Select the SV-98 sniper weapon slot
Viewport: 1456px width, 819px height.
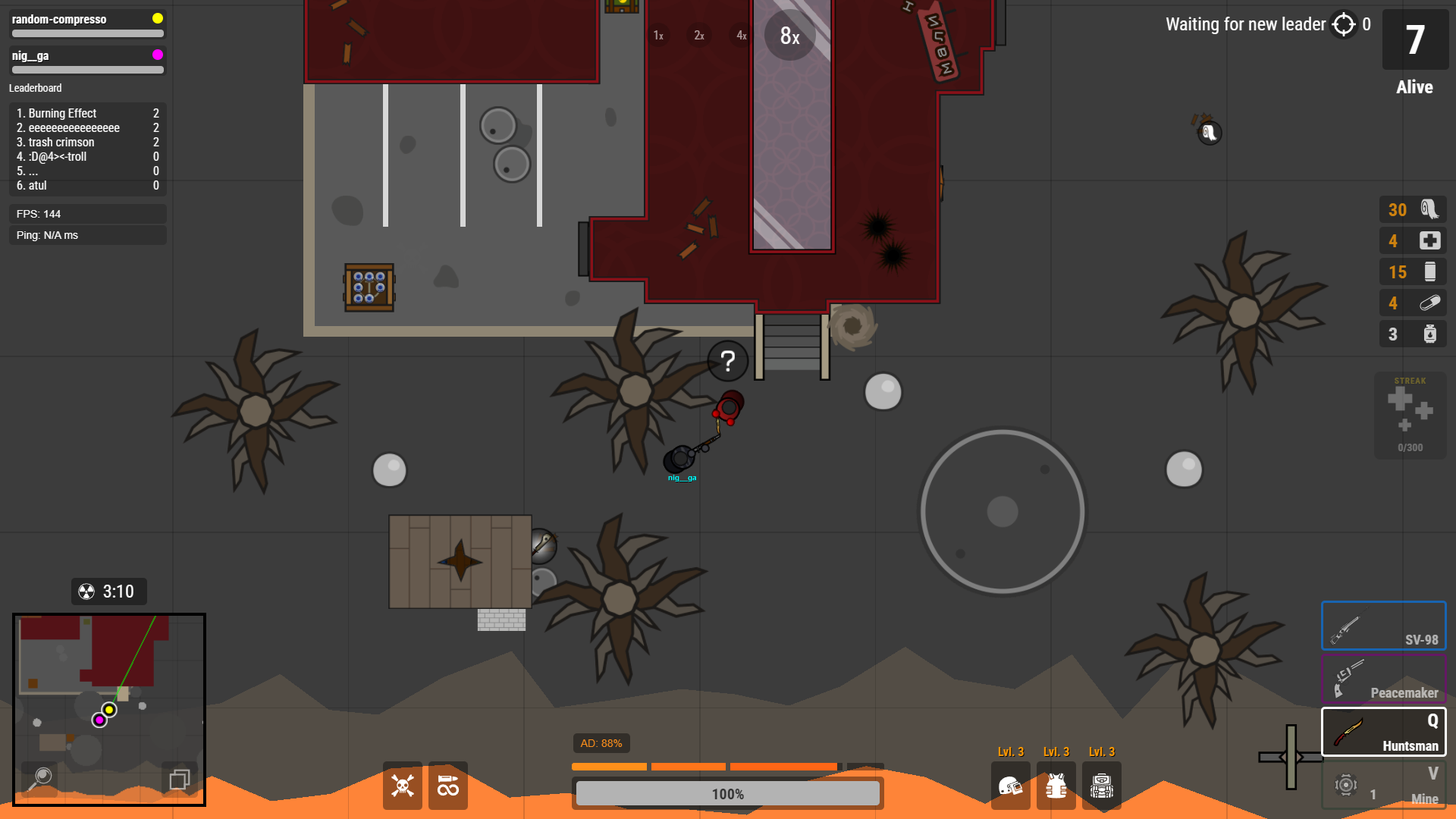click(x=1383, y=626)
